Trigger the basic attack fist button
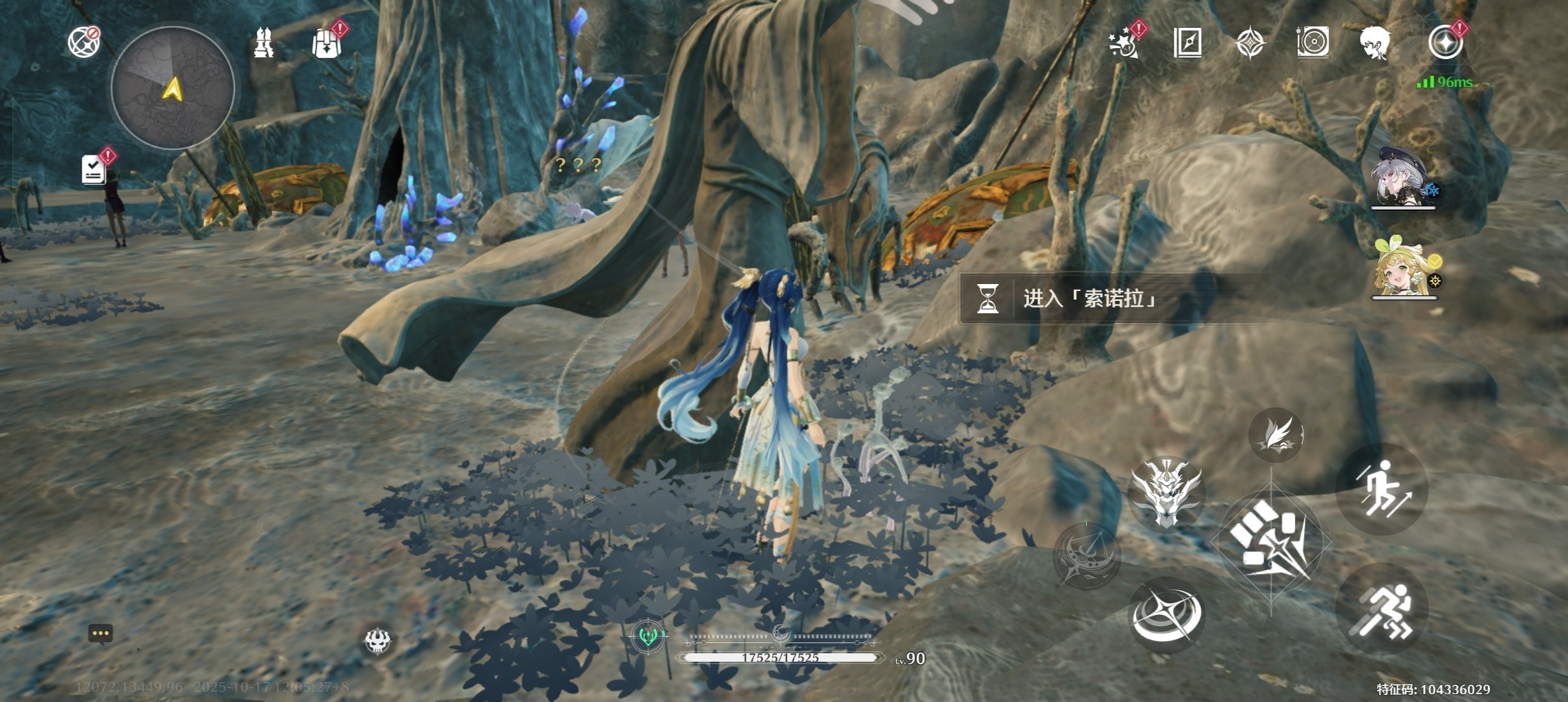 tap(1271, 541)
